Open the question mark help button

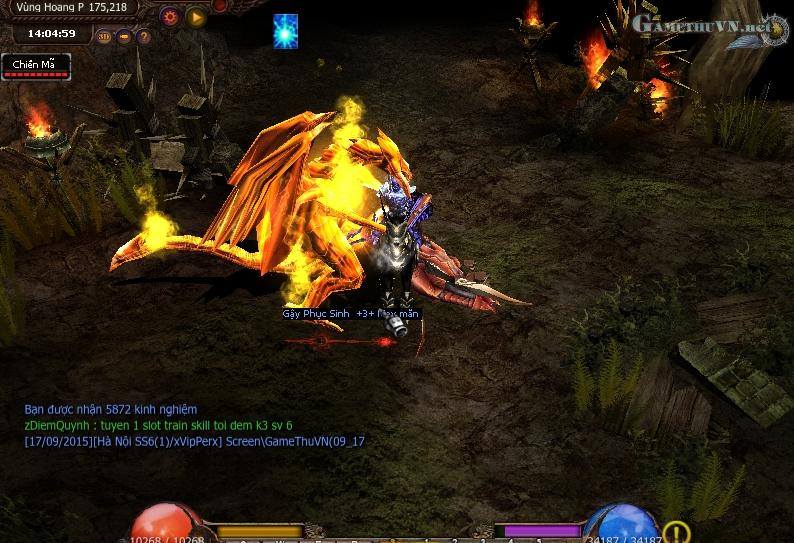pos(144,37)
